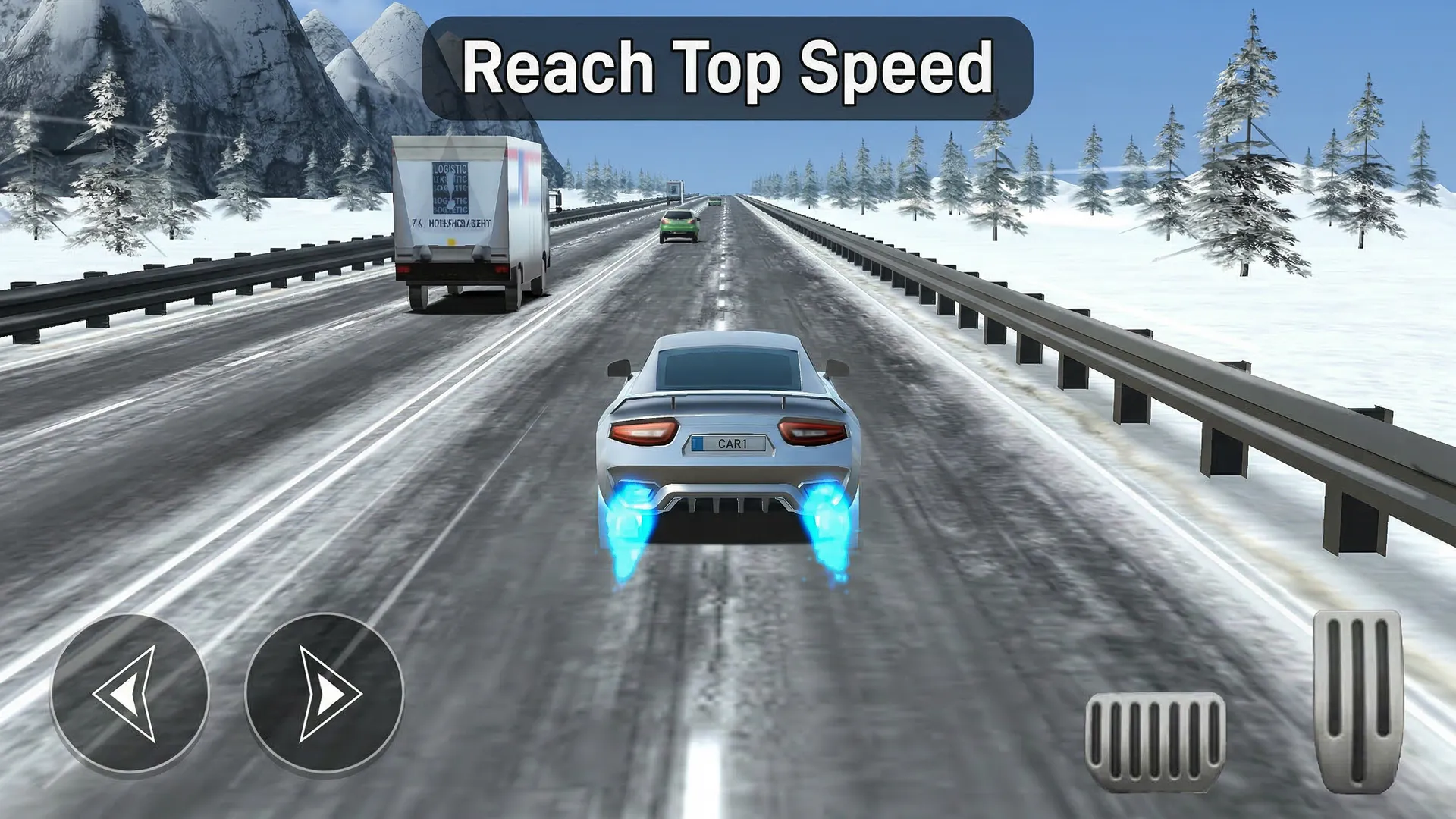Viewport: 1456px width, 819px height.
Task: Hit the wide brake pedal
Action: tap(1155, 740)
